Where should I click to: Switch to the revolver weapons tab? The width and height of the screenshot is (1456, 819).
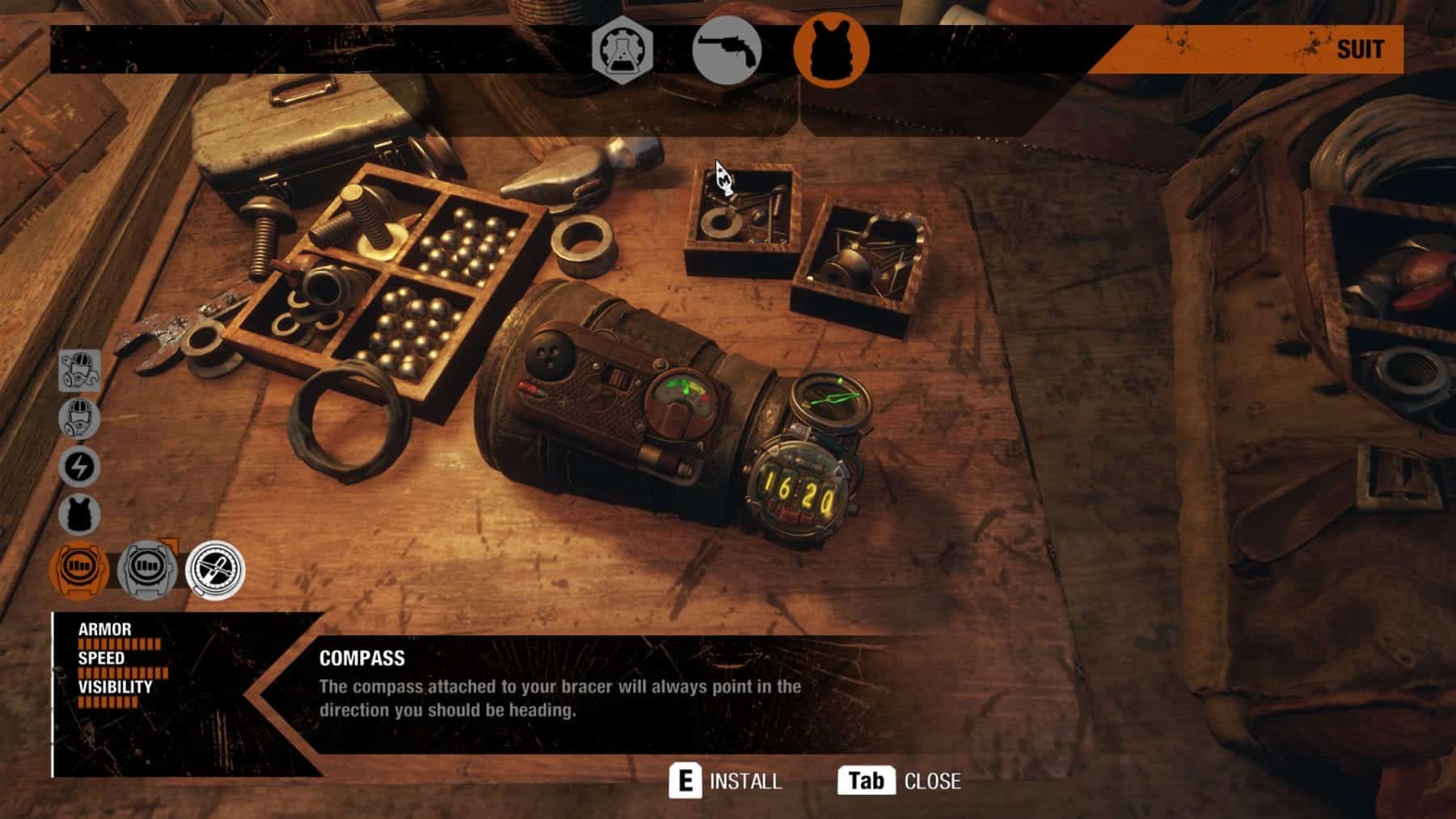pyautogui.click(x=726, y=50)
